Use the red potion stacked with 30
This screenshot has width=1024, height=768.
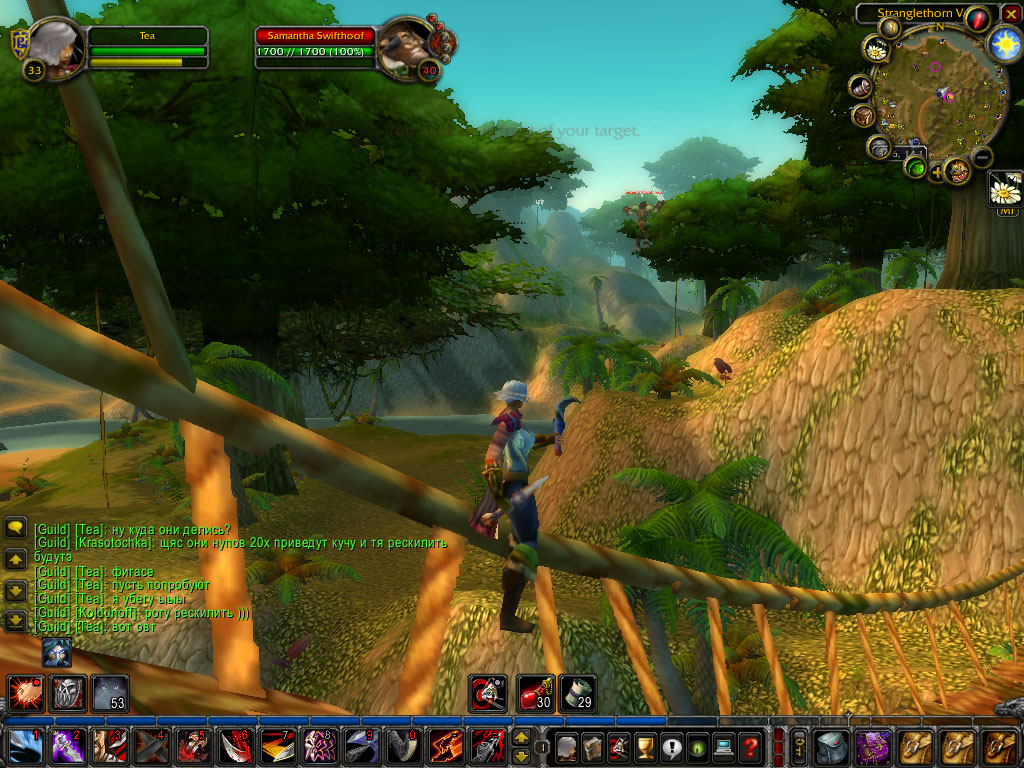click(535, 693)
